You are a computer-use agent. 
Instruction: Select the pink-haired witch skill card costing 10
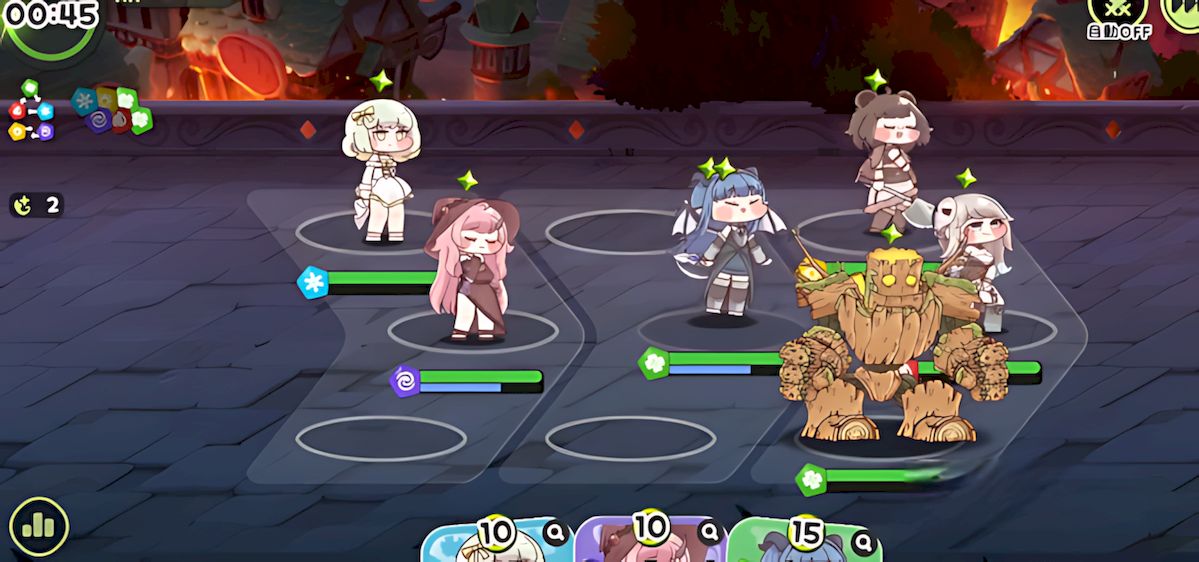(645, 546)
